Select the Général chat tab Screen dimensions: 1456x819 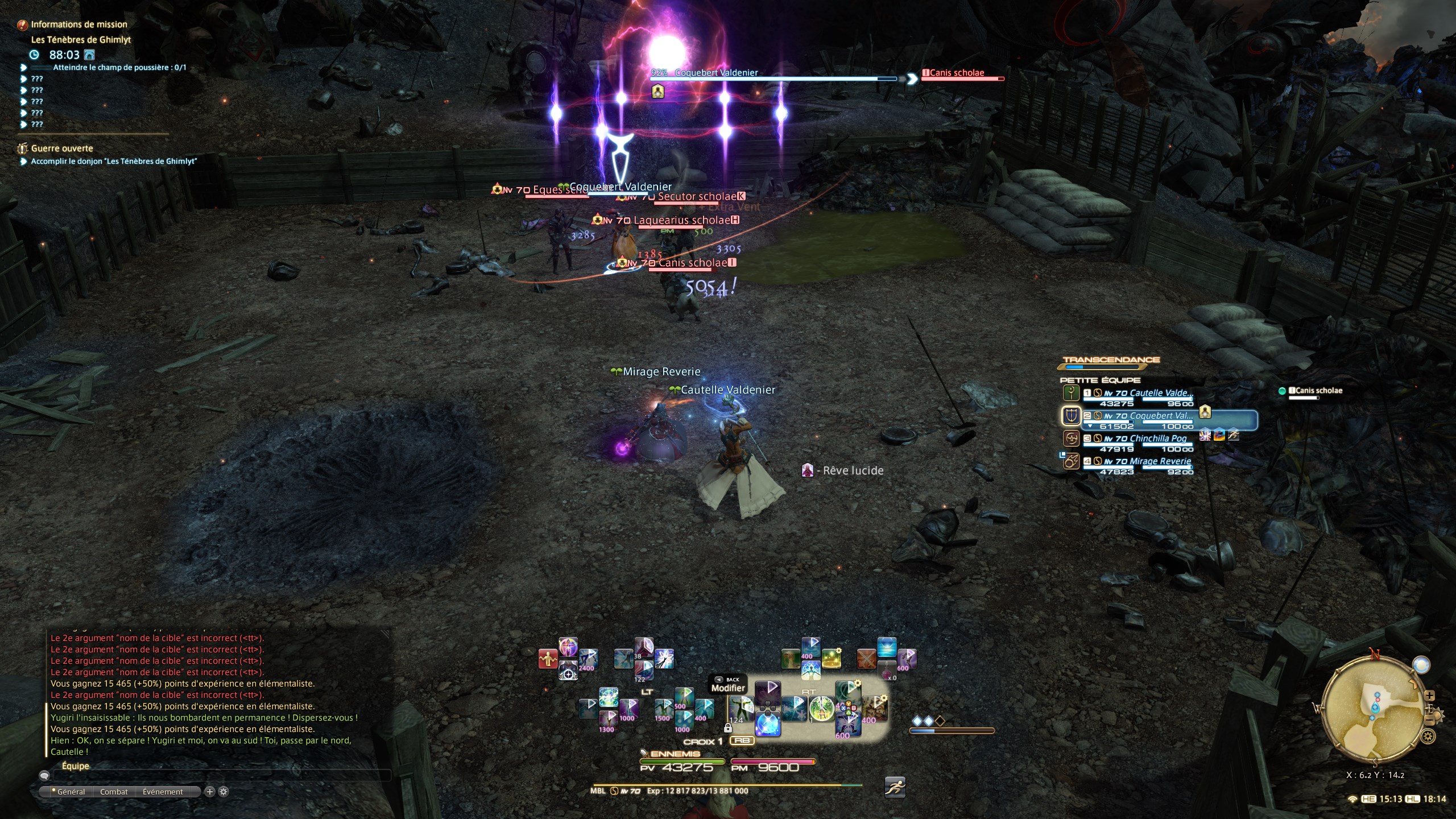tap(71, 792)
